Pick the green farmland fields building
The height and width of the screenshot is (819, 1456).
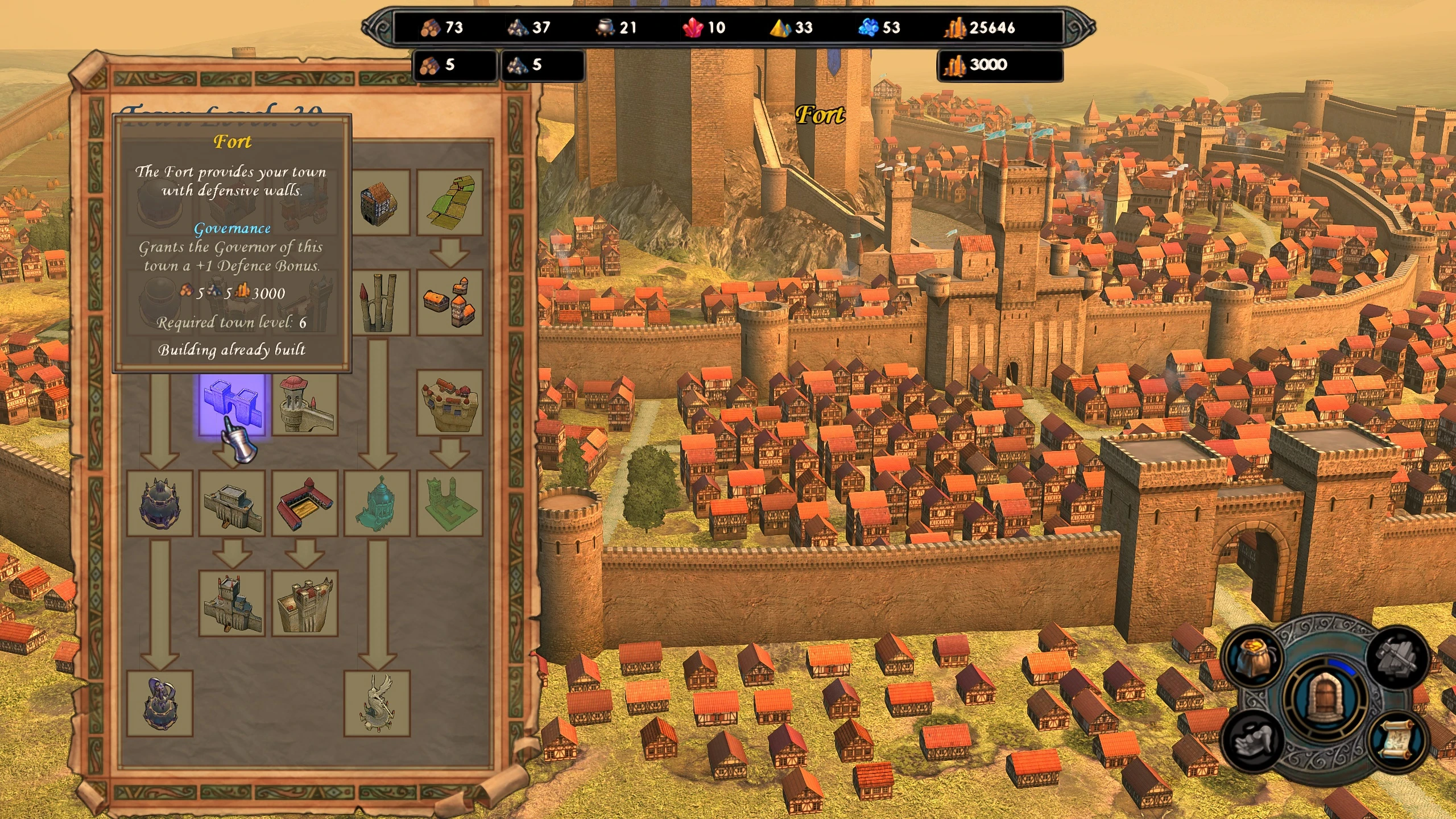pos(450,202)
